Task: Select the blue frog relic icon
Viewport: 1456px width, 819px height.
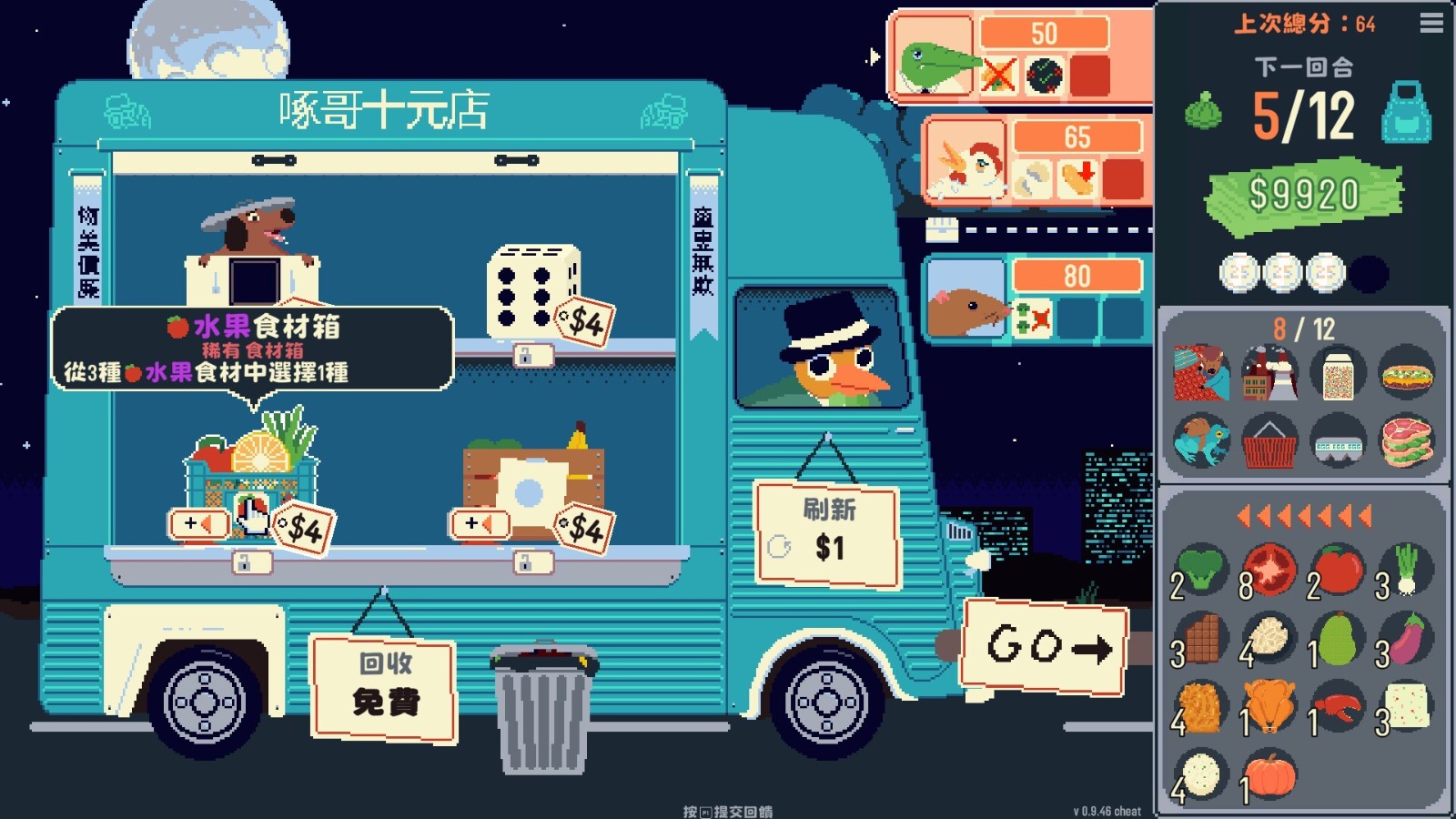Action: click(1201, 442)
